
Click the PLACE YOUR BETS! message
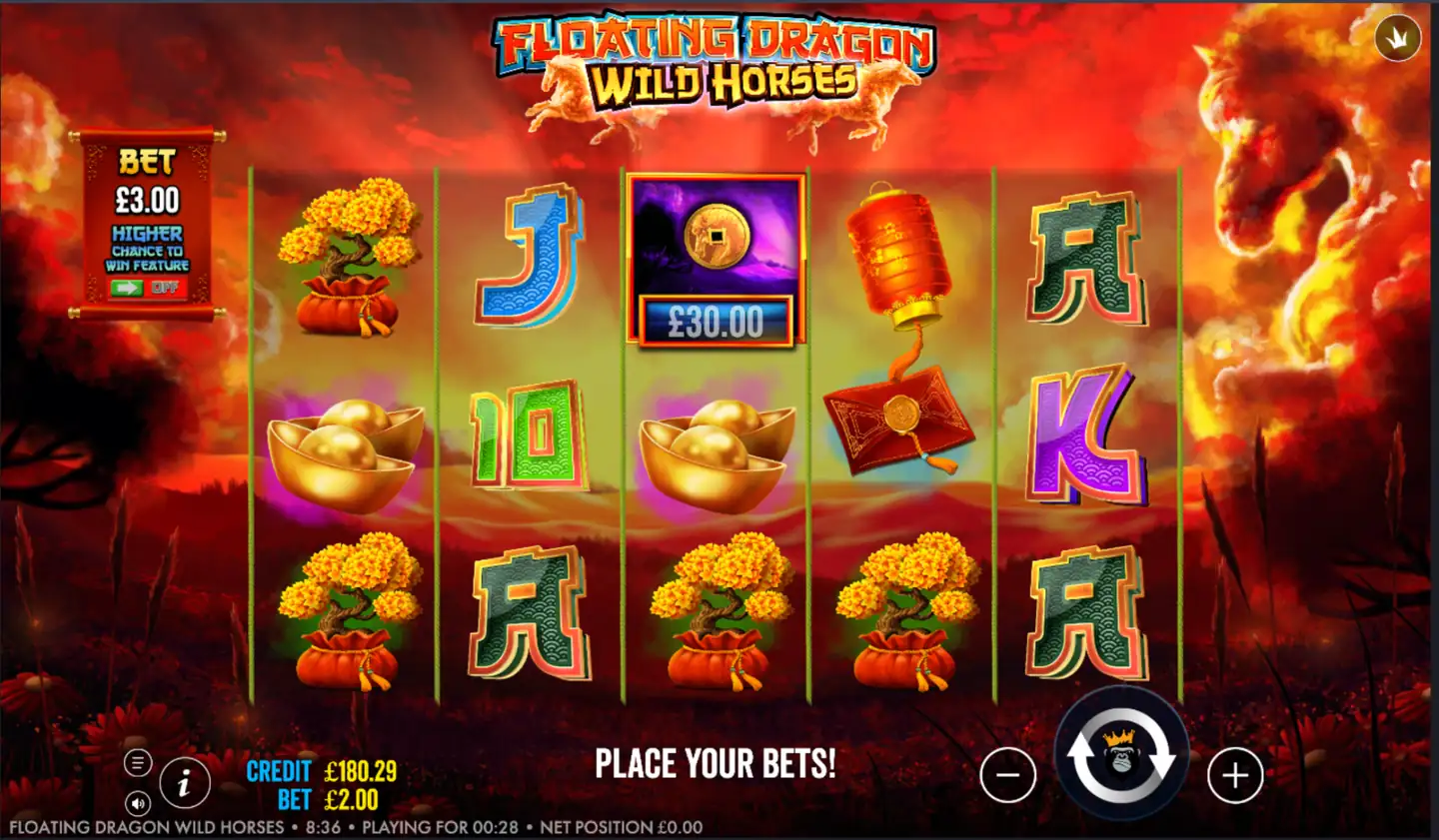716,763
